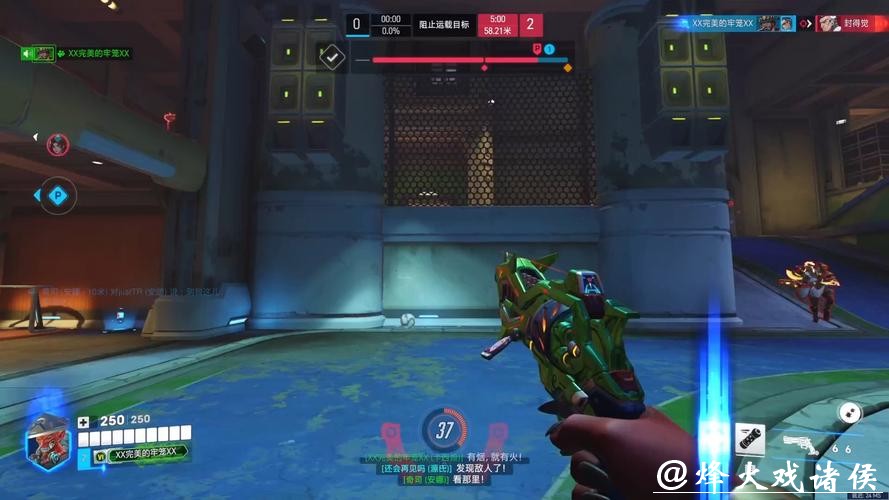Click the checkmark diamond objective icon

(x=332, y=56)
